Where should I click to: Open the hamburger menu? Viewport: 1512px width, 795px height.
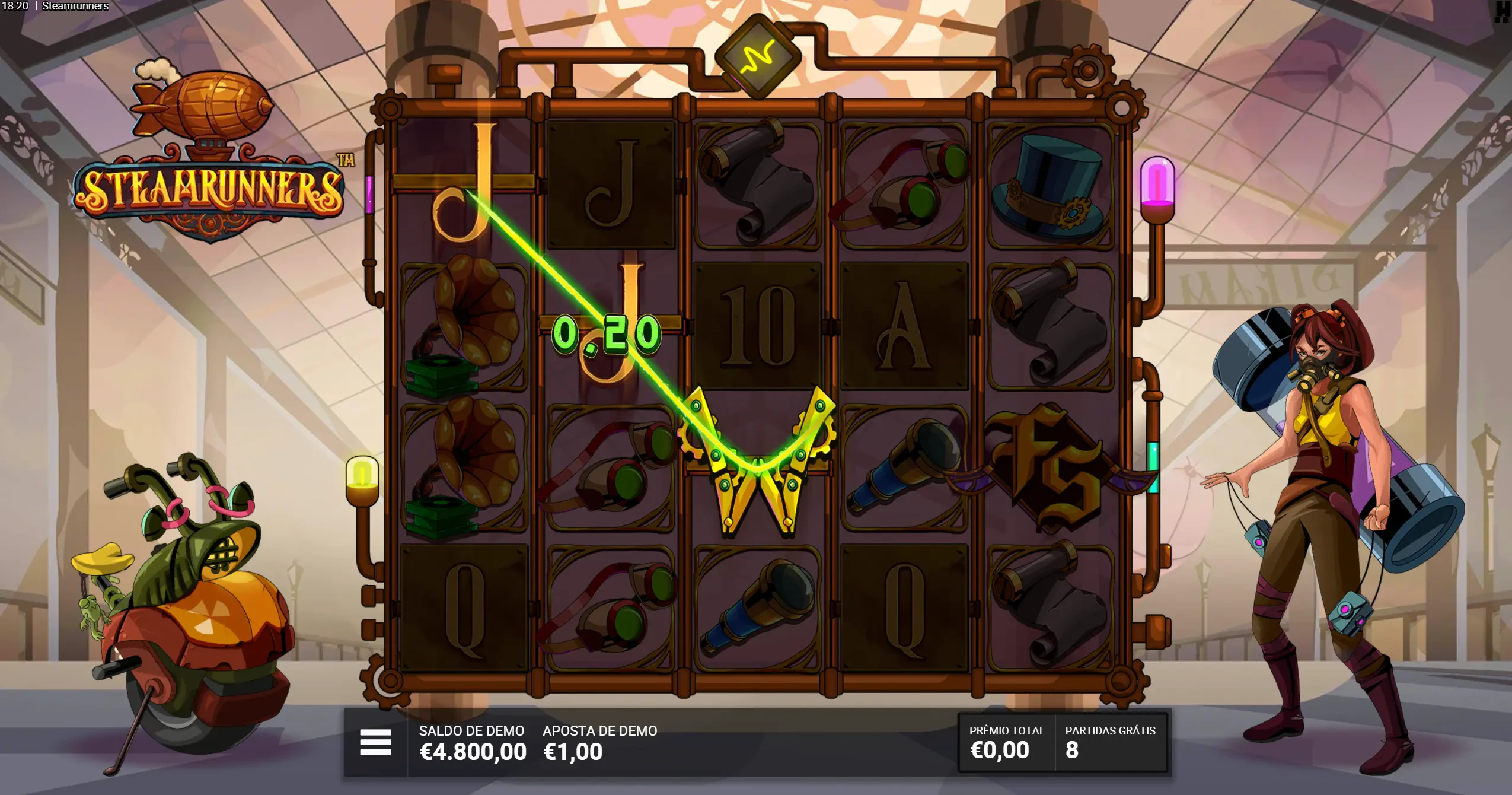375,743
